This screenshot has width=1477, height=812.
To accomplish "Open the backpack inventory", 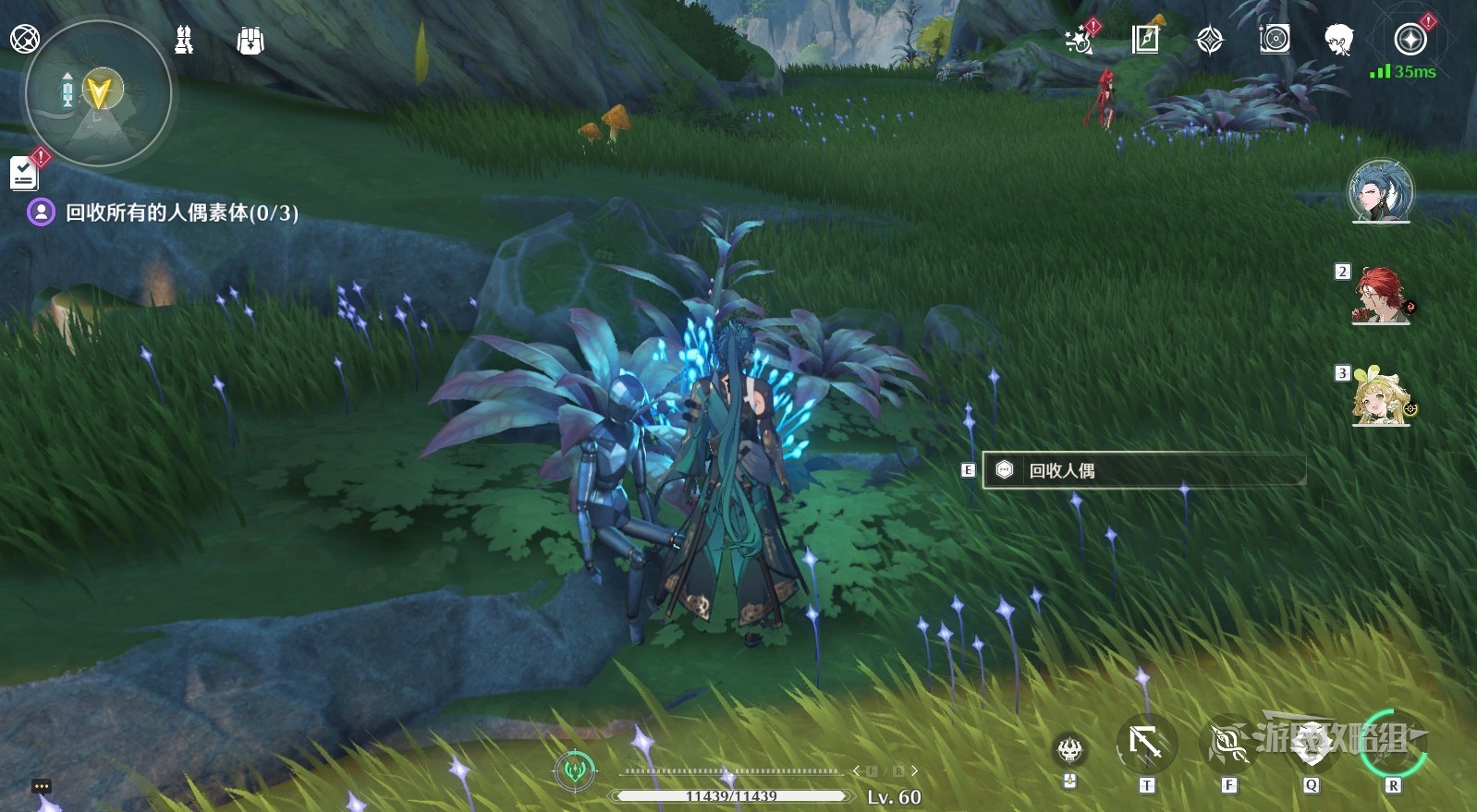I will (250, 41).
